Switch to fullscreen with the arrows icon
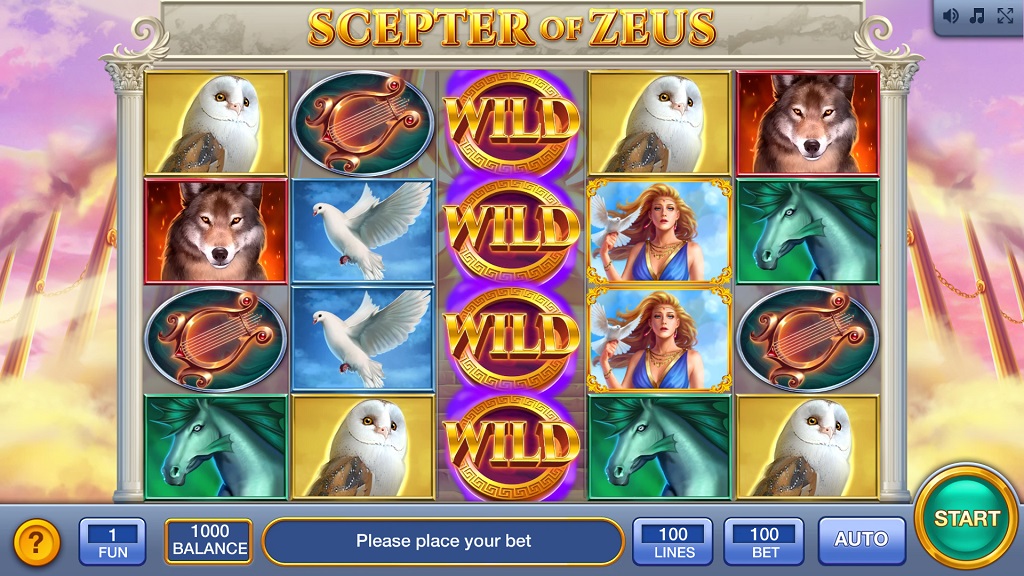This screenshot has height=576, width=1024. (x=1003, y=16)
